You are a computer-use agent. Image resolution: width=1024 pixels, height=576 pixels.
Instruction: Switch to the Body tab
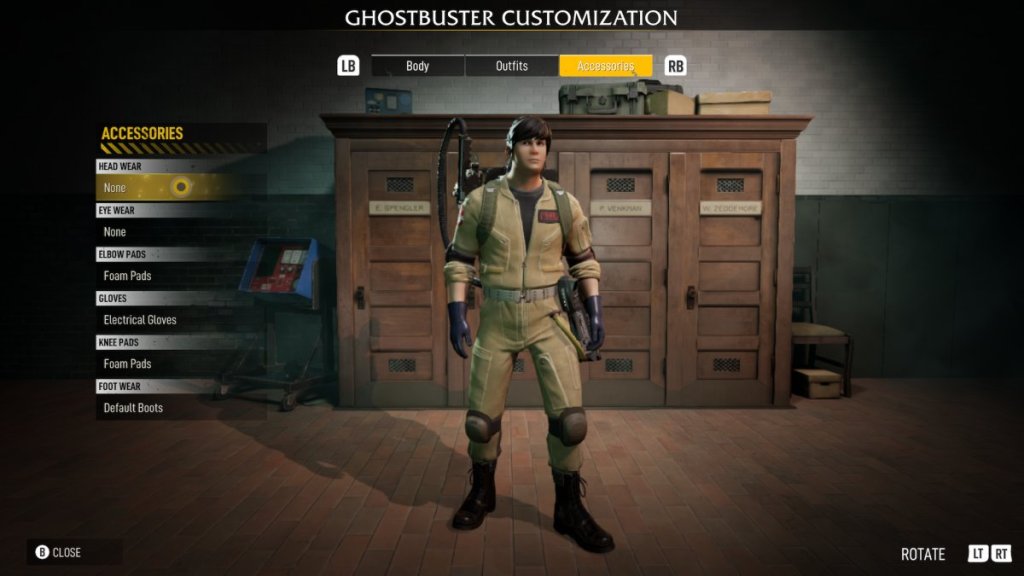coord(418,66)
